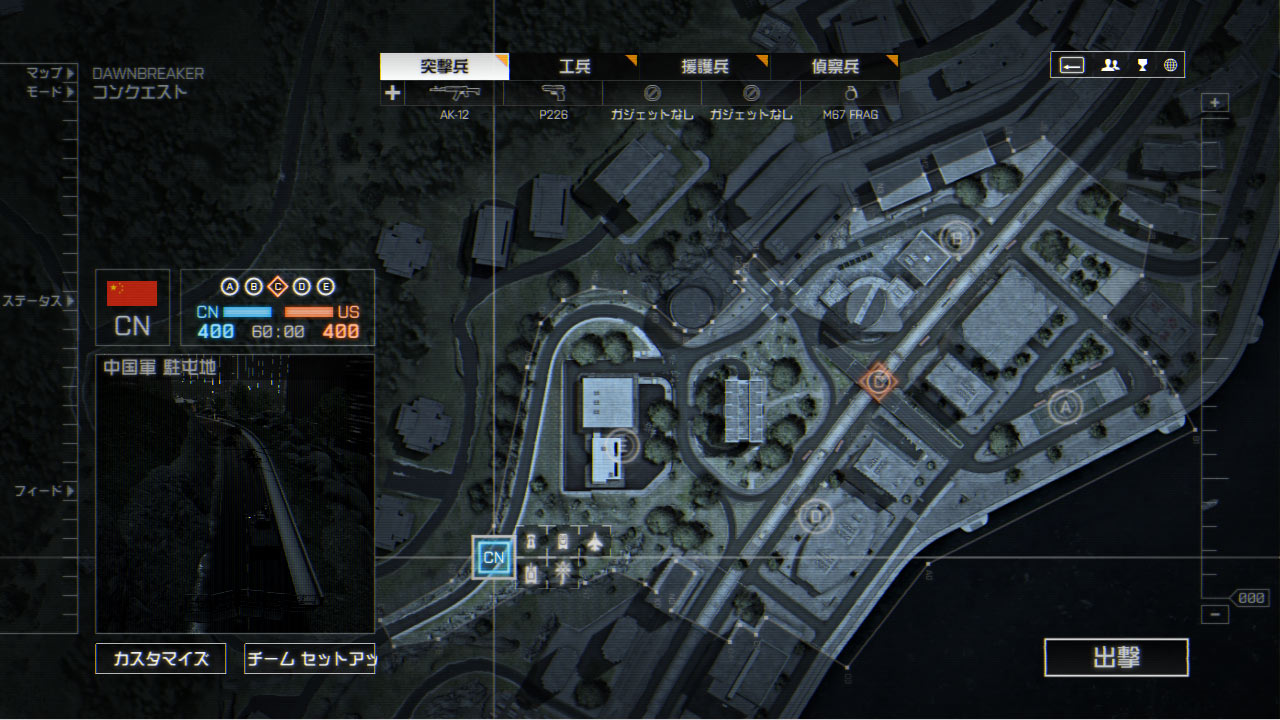Select the CN base spawn point
1280x720 pixels.
[x=493, y=557]
